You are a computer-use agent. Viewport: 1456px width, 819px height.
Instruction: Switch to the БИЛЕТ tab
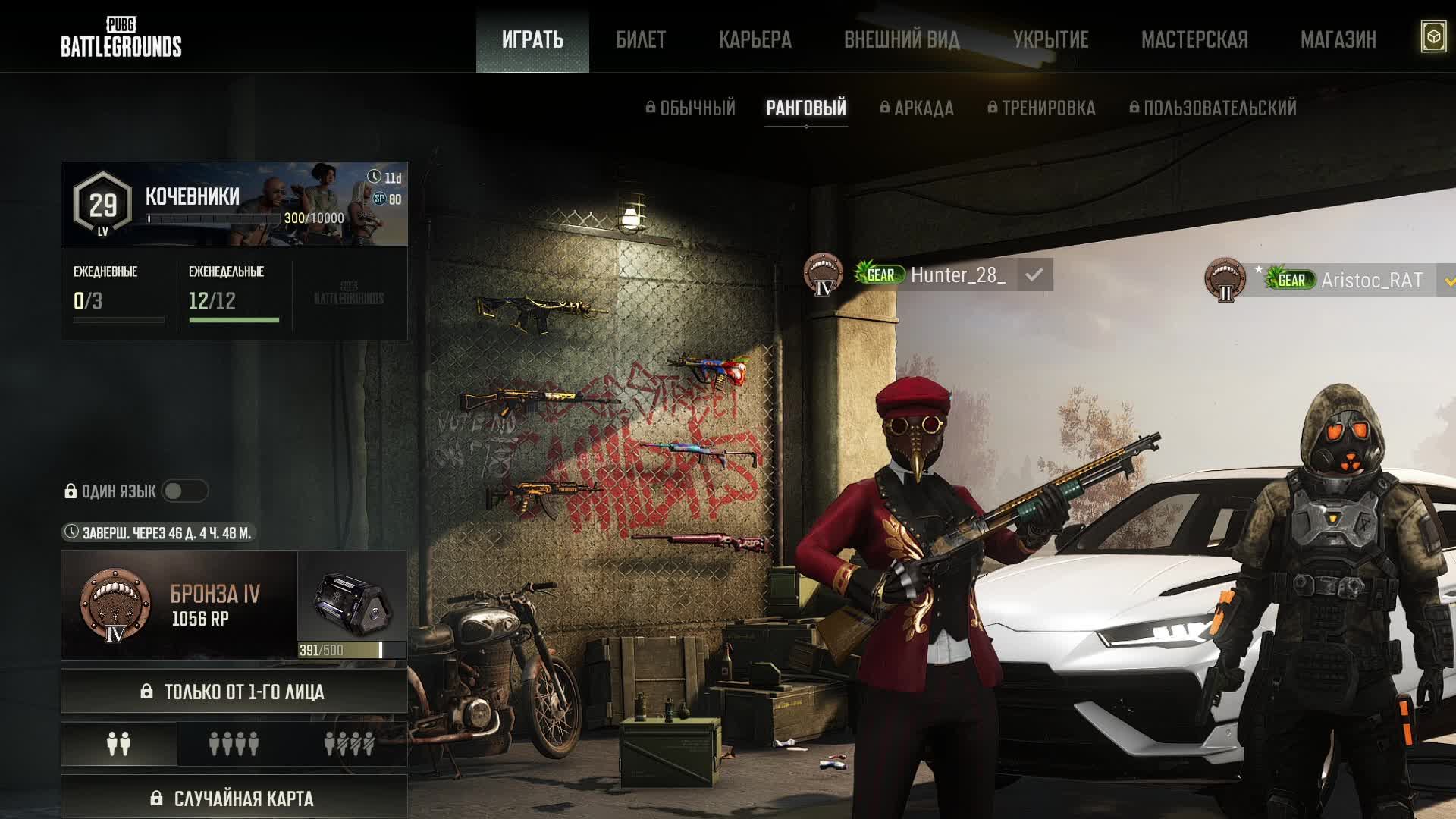pyautogui.click(x=641, y=39)
